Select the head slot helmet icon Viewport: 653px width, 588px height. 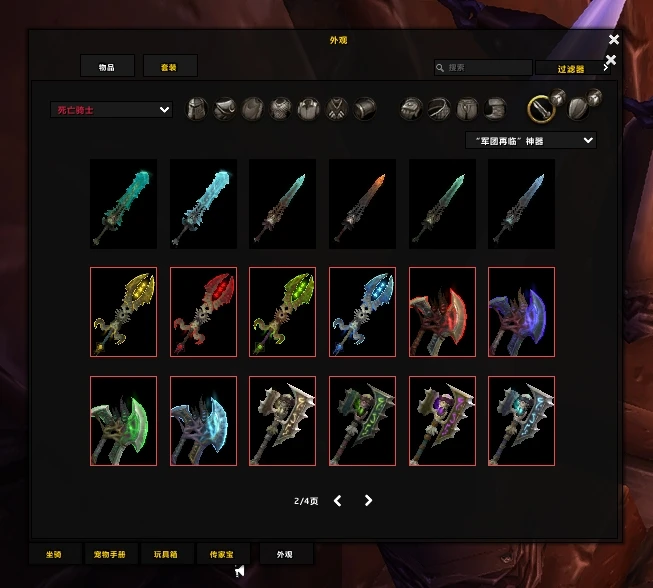198,109
